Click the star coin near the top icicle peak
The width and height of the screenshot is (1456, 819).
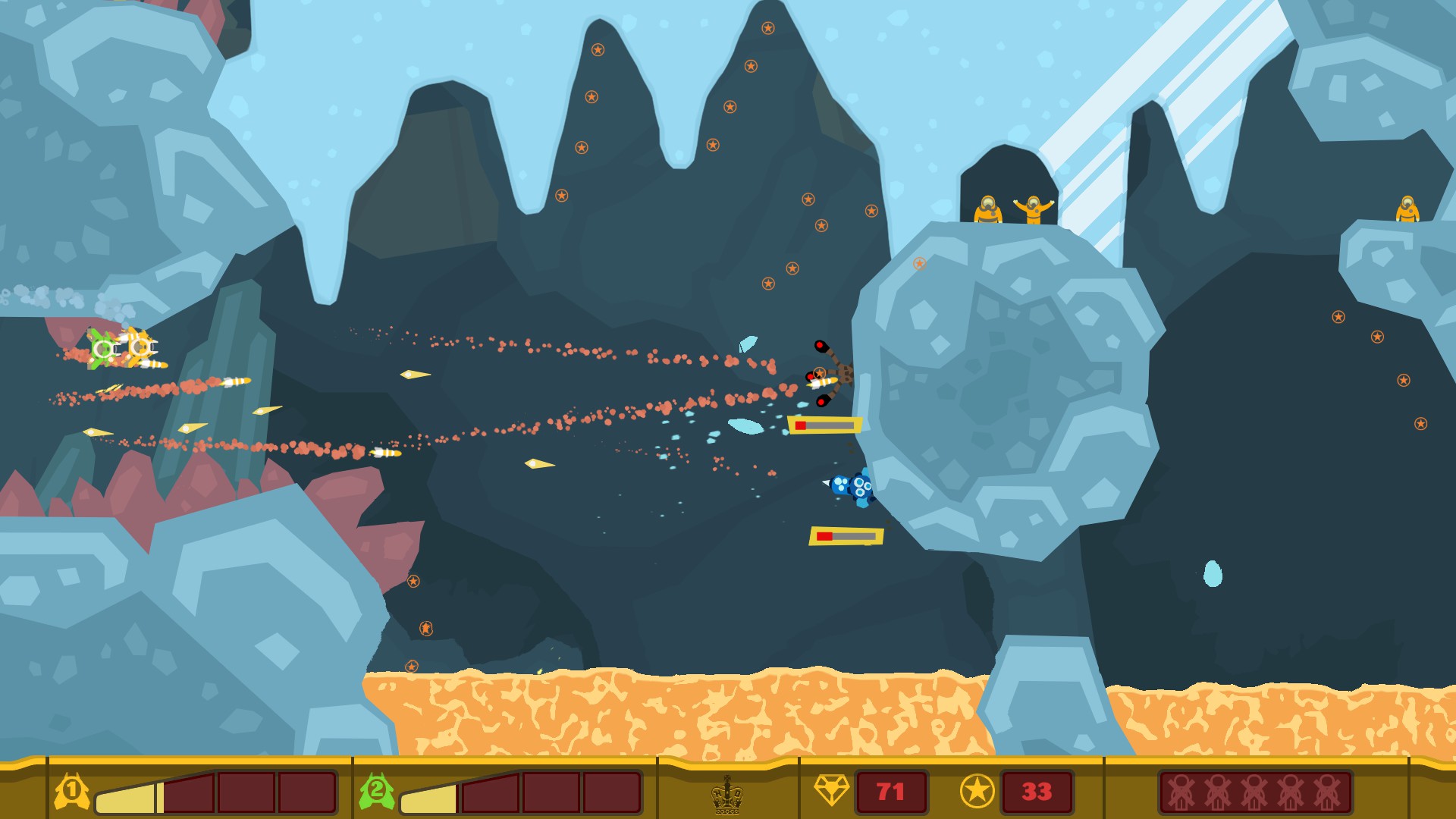[x=767, y=27]
